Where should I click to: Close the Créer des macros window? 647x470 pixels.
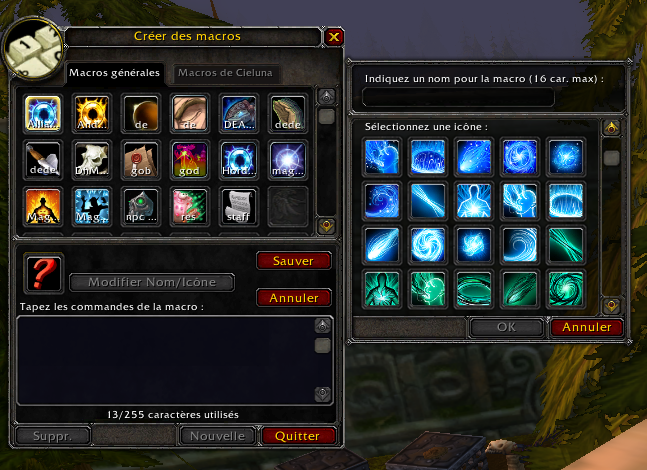(x=334, y=37)
